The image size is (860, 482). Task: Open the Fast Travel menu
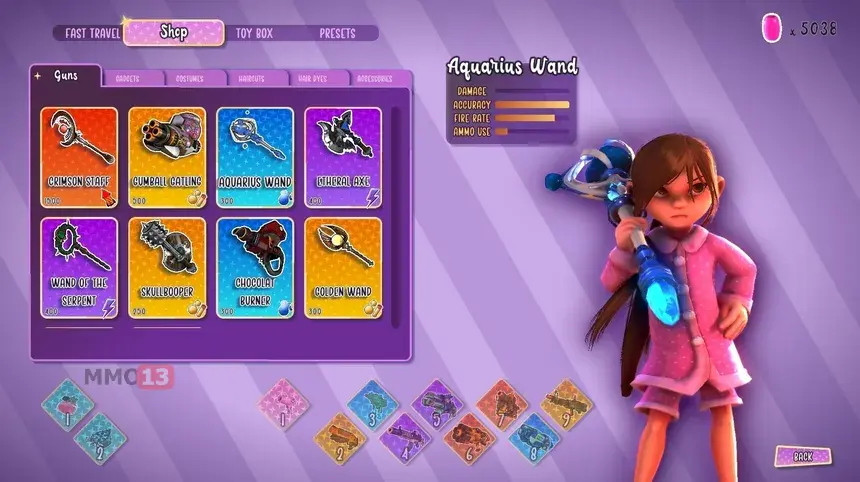click(x=92, y=33)
